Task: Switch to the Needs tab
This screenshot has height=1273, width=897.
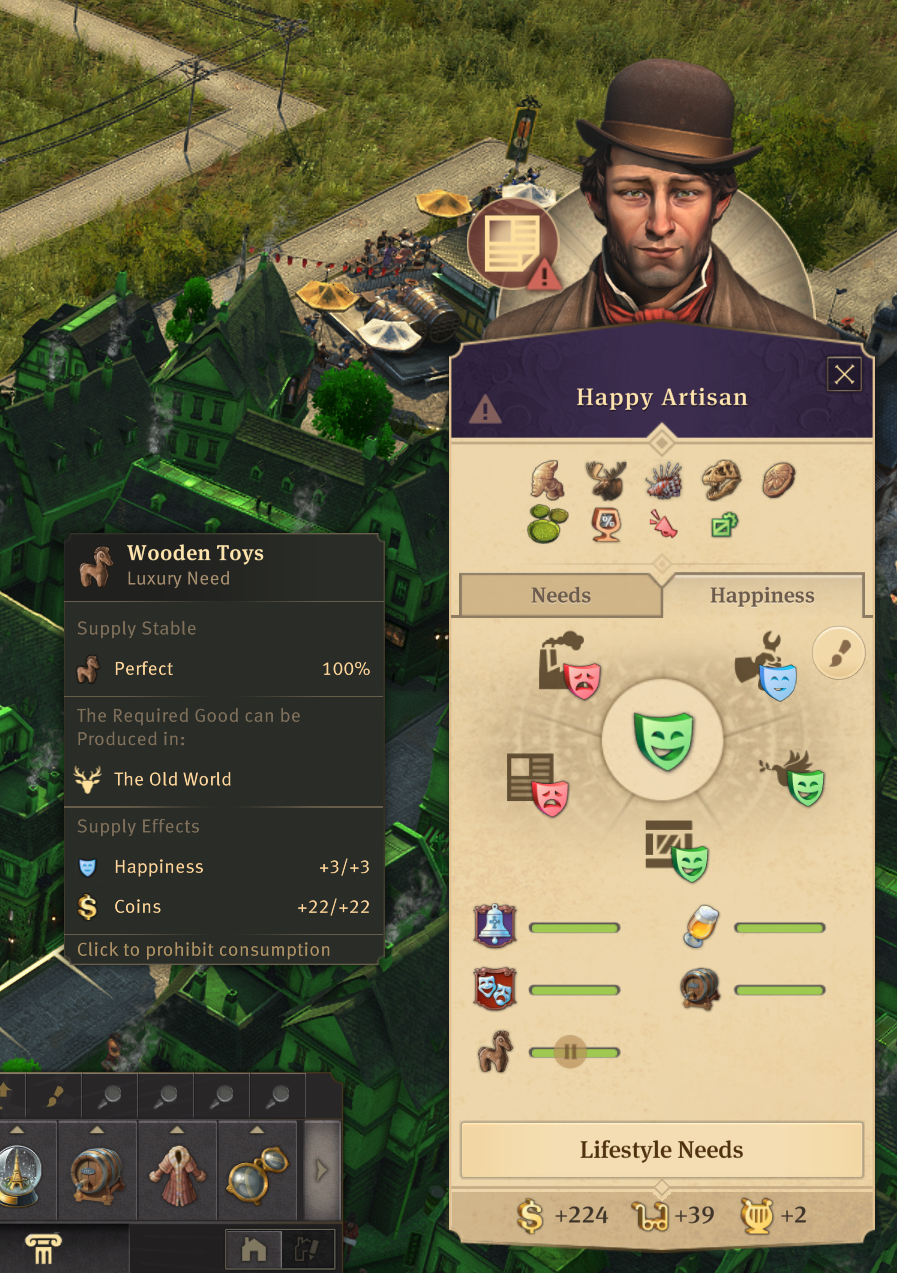Action: [x=560, y=596]
